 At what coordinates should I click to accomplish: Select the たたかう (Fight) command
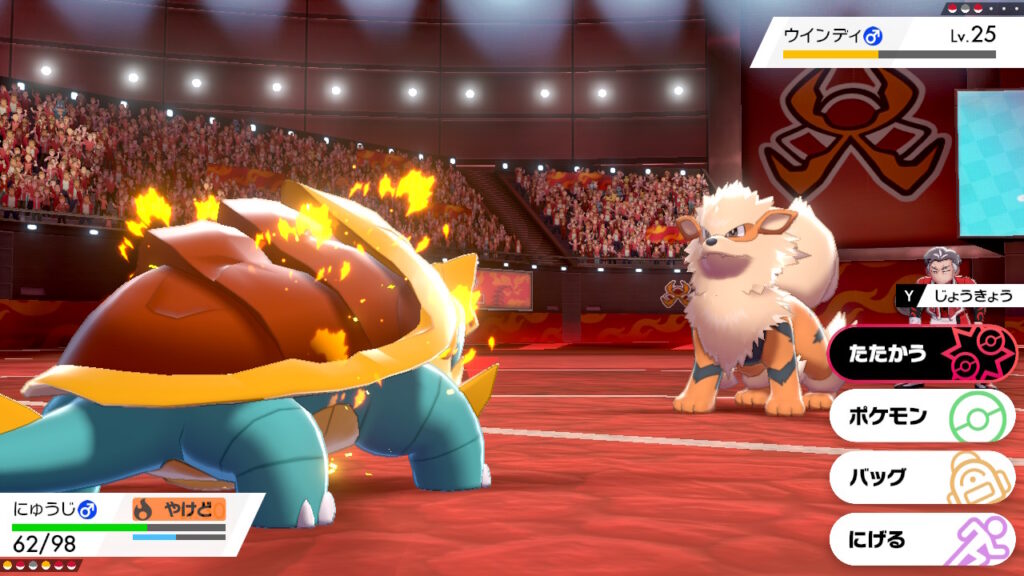tap(920, 354)
